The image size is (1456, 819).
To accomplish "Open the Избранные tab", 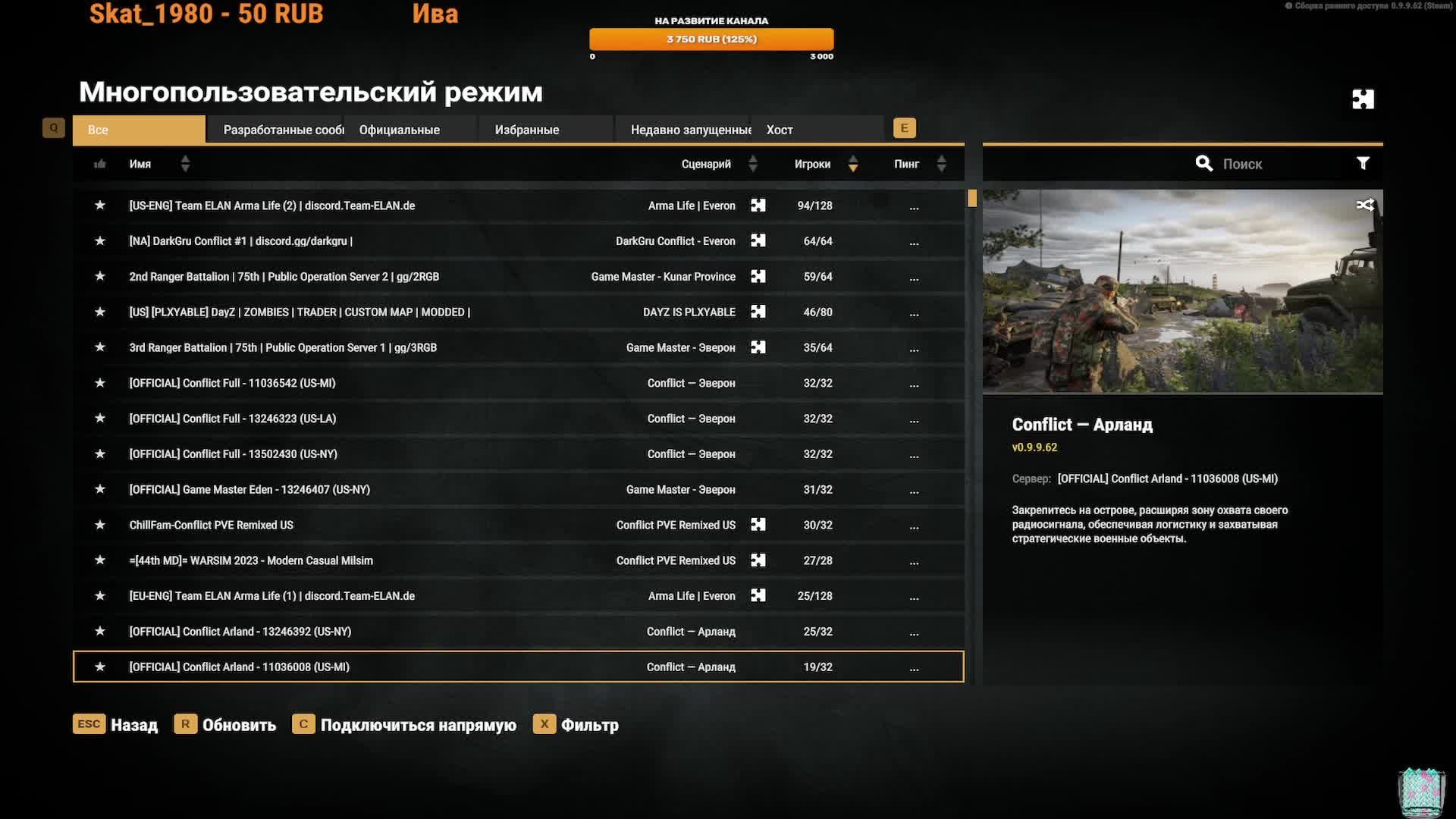I will pos(526,129).
